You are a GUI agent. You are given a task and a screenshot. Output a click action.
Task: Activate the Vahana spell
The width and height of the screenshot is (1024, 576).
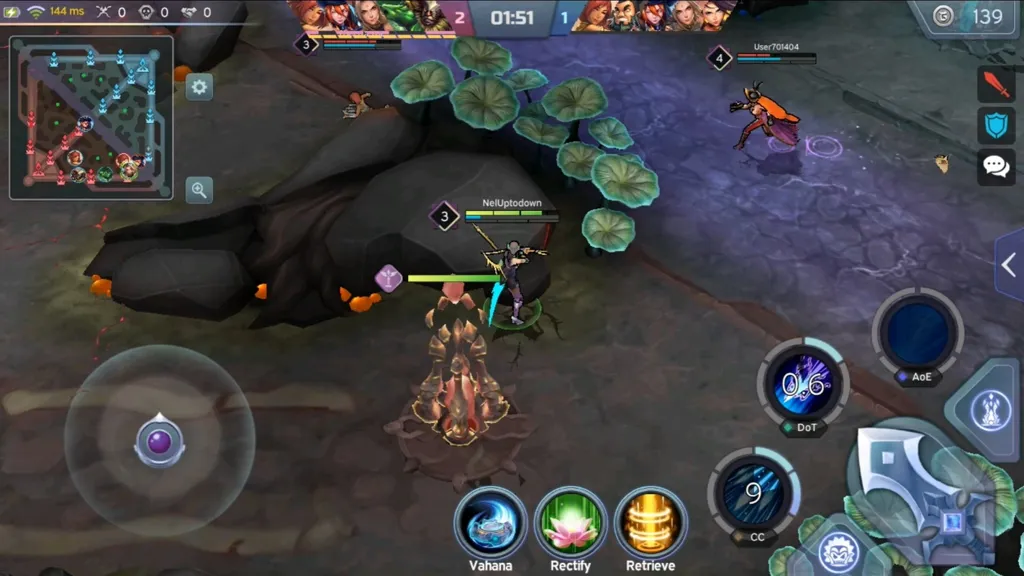pos(490,522)
